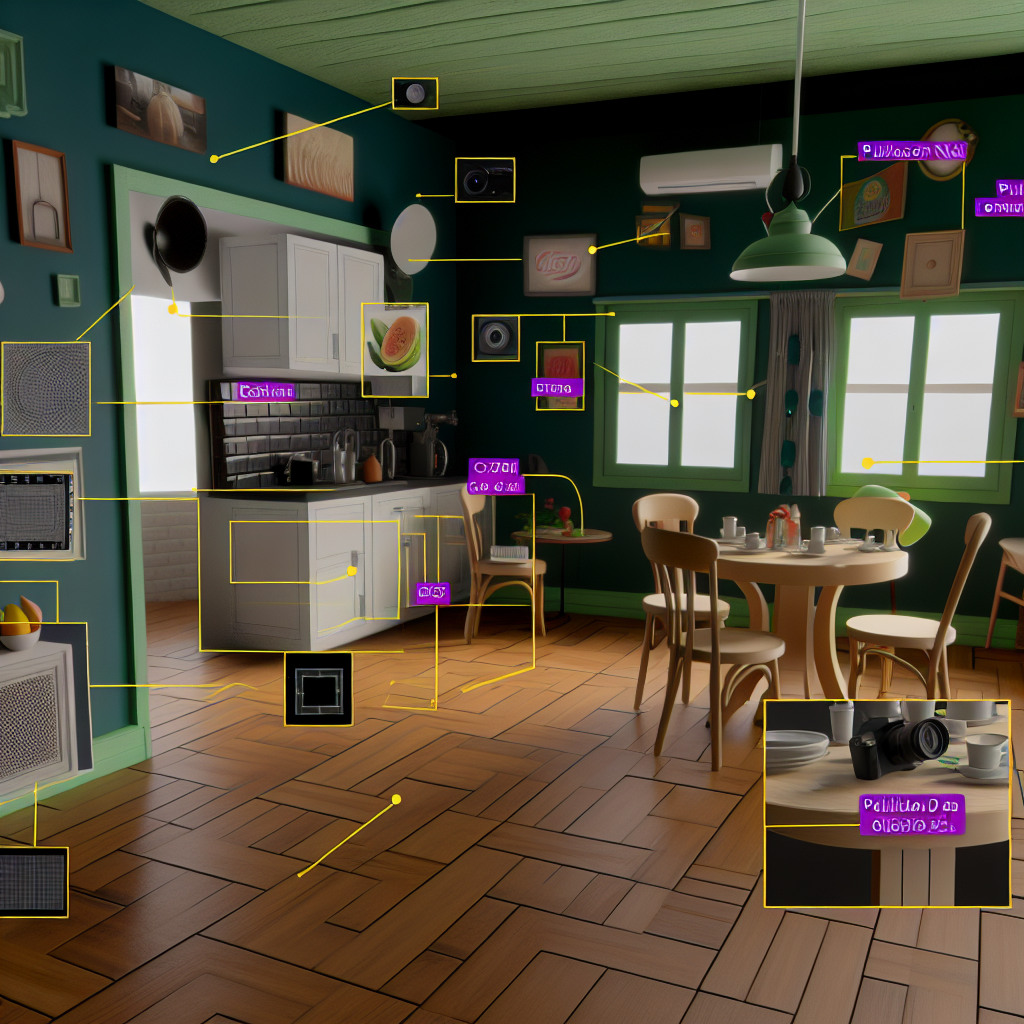
Task: Select the purple tag on the camera inset
Action: click(x=911, y=815)
